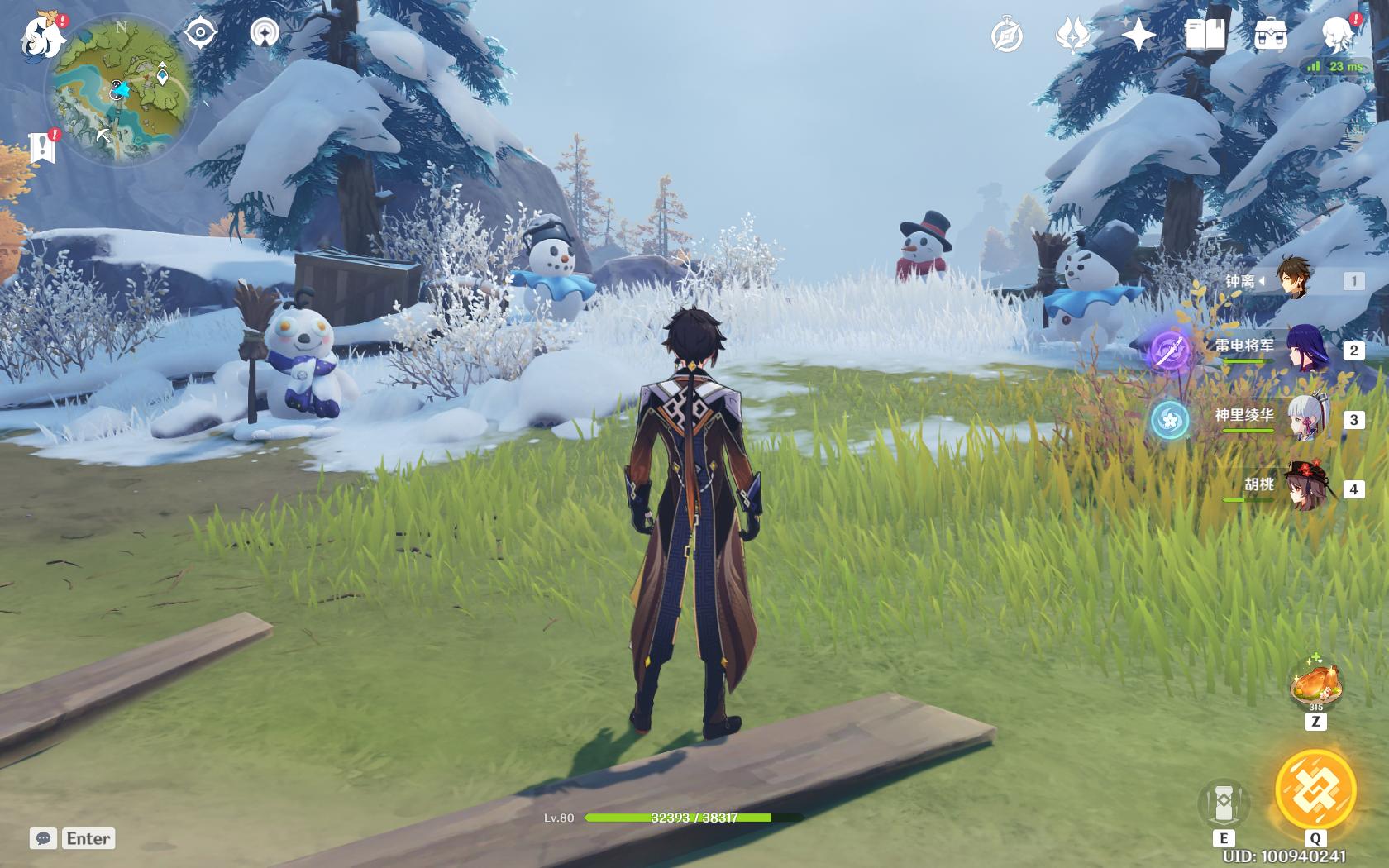Unleash the golden elemental burst

1315,790
